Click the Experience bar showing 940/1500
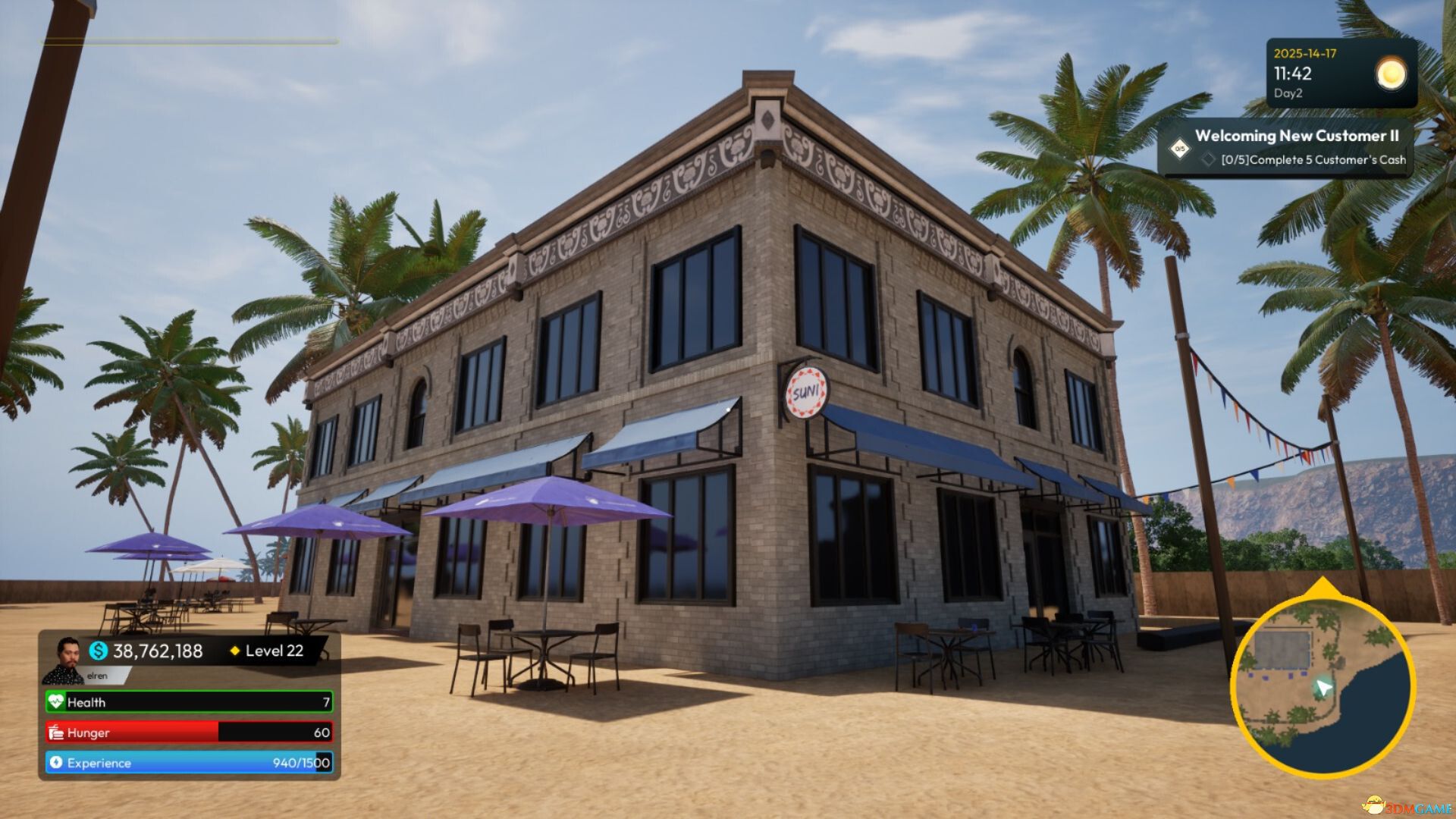Image resolution: width=1456 pixels, height=819 pixels. tap(190, 763)
